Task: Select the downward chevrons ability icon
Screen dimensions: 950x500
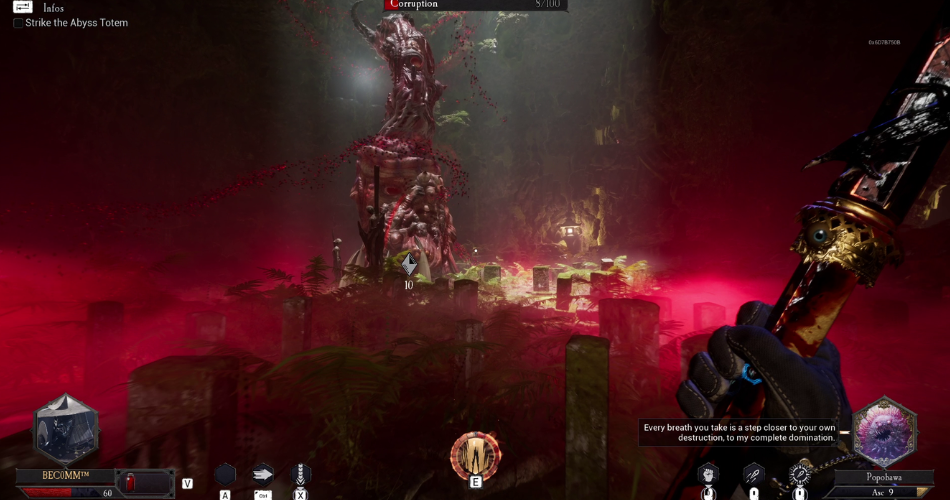Action: [300, 474]
